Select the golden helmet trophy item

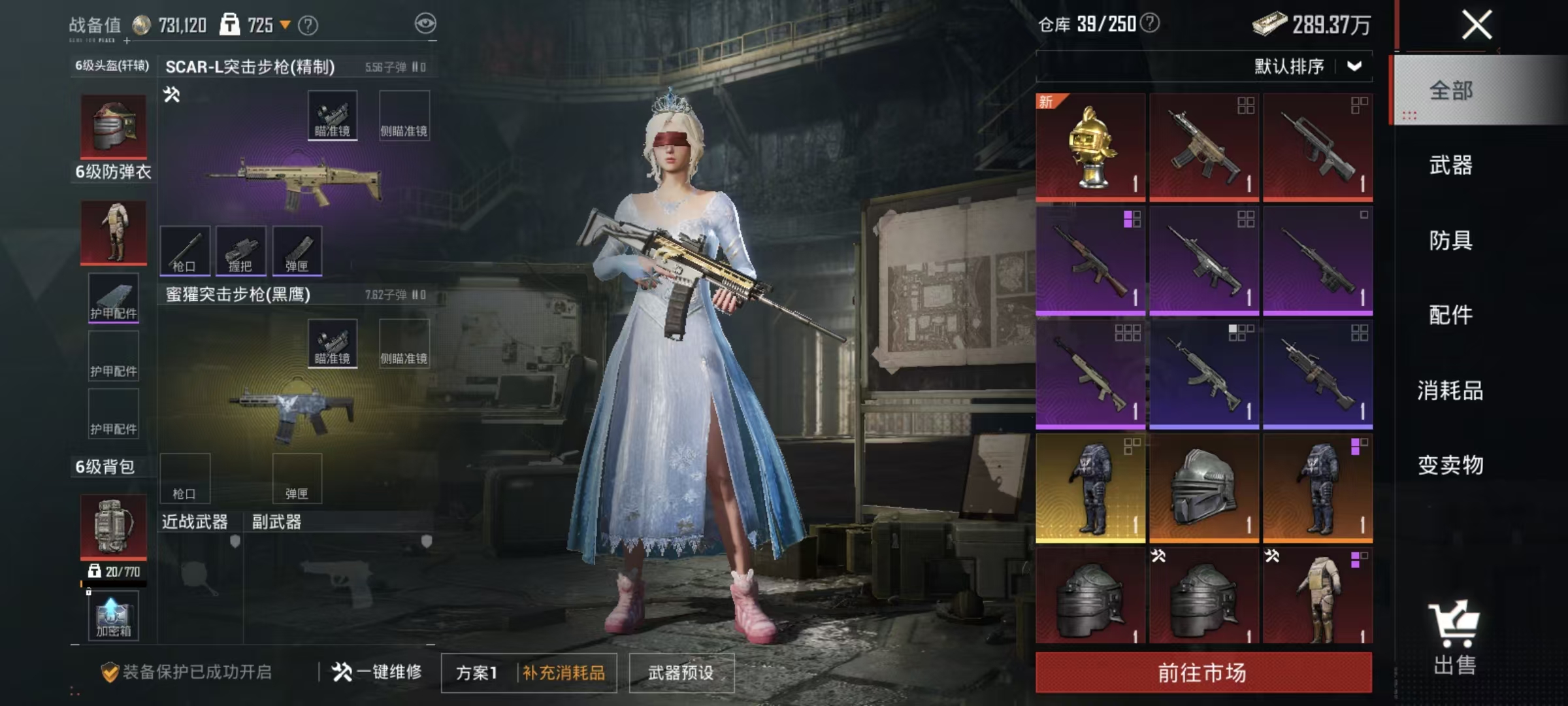(1090, 147)
